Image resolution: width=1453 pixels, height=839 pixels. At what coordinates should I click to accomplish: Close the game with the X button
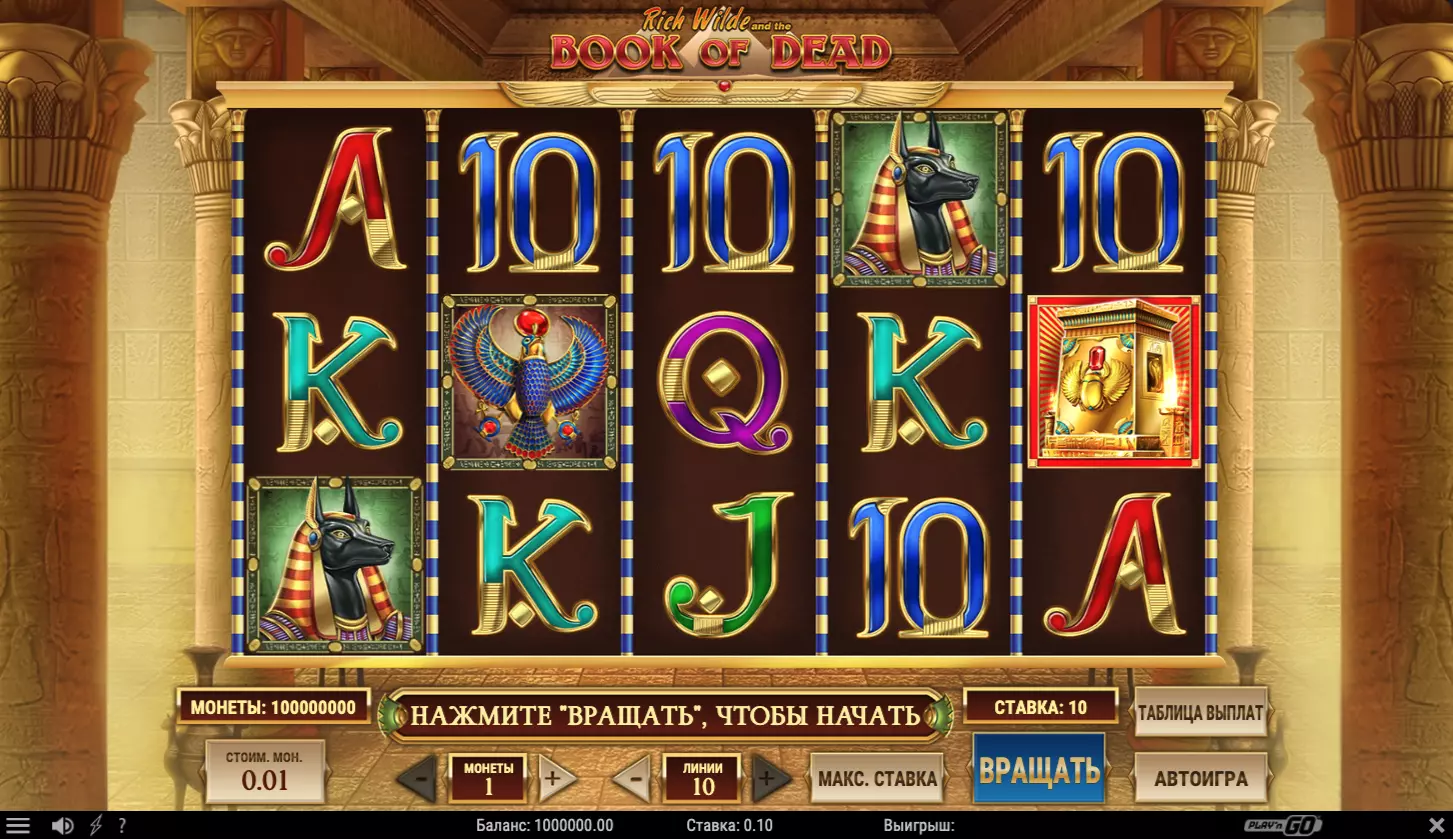point(1435,826)
